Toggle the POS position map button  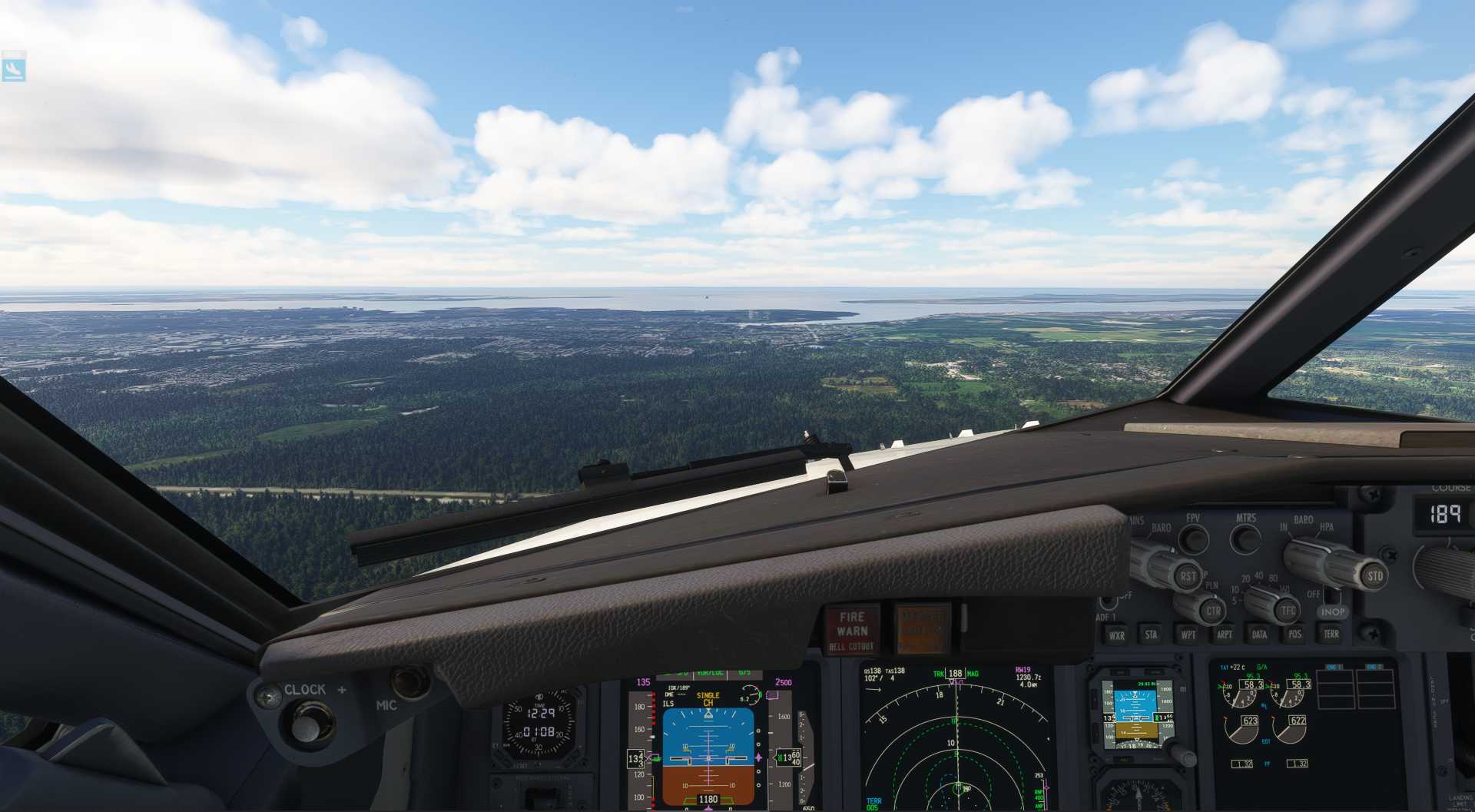click(1294, 635)
